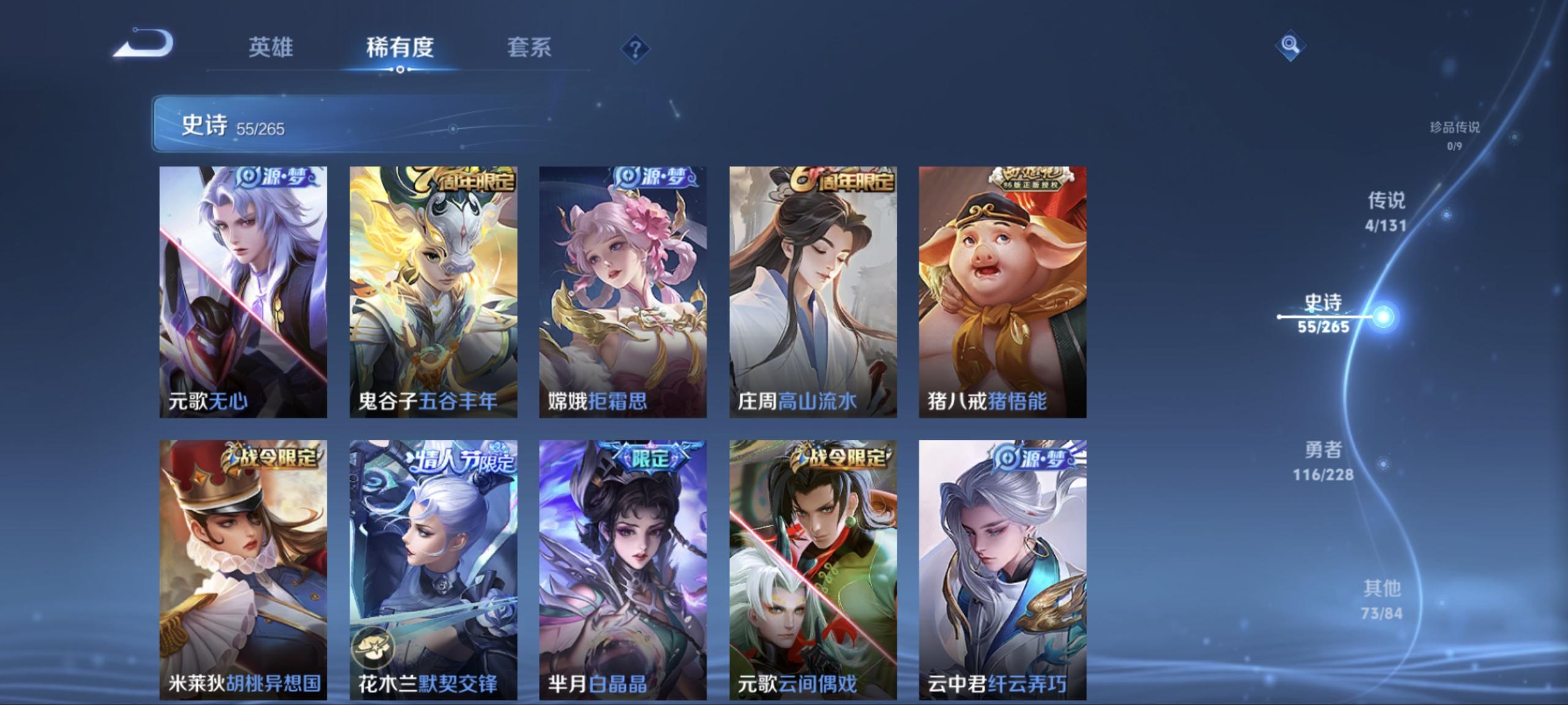This screenshot has width=1568, height=705.
Task: Switch to the 英雄 tab
Action: 270,47
